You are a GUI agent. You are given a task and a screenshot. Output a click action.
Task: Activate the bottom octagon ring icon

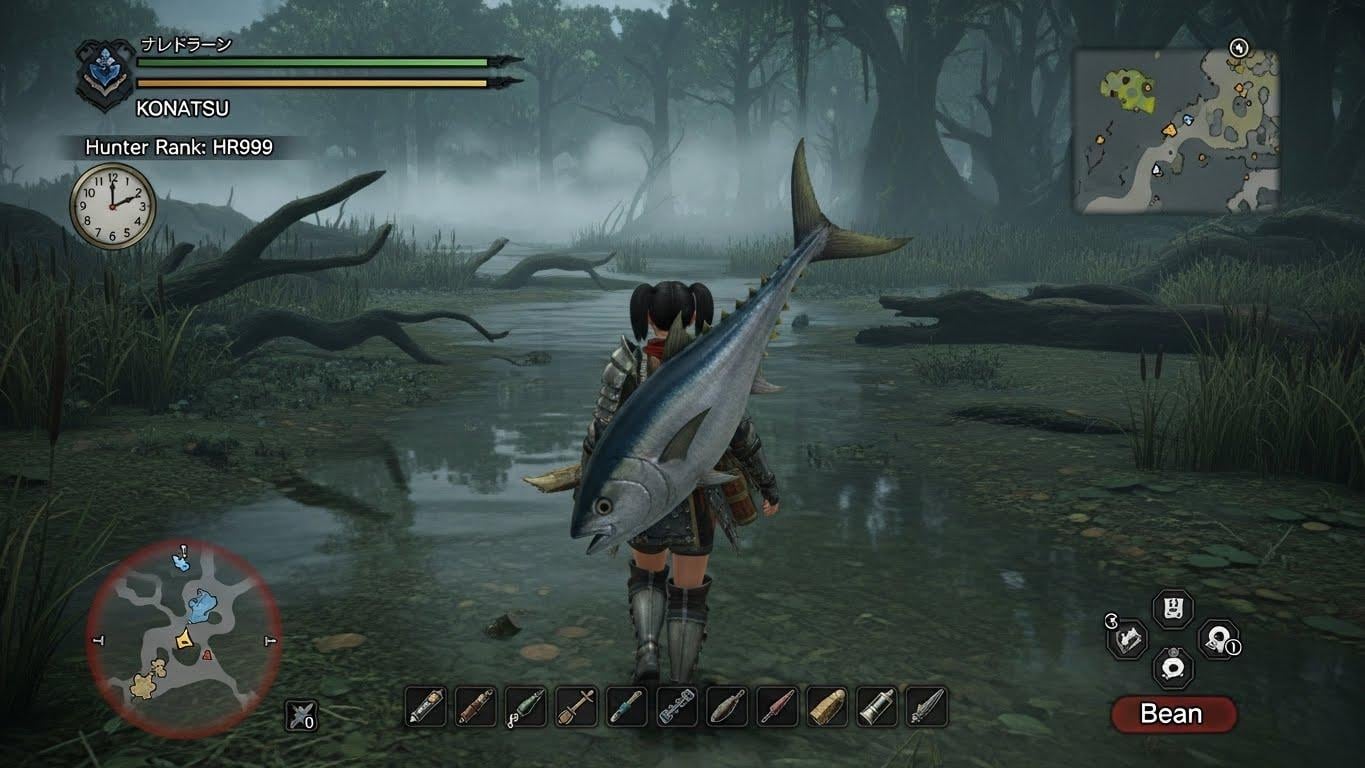point(1172,667)
